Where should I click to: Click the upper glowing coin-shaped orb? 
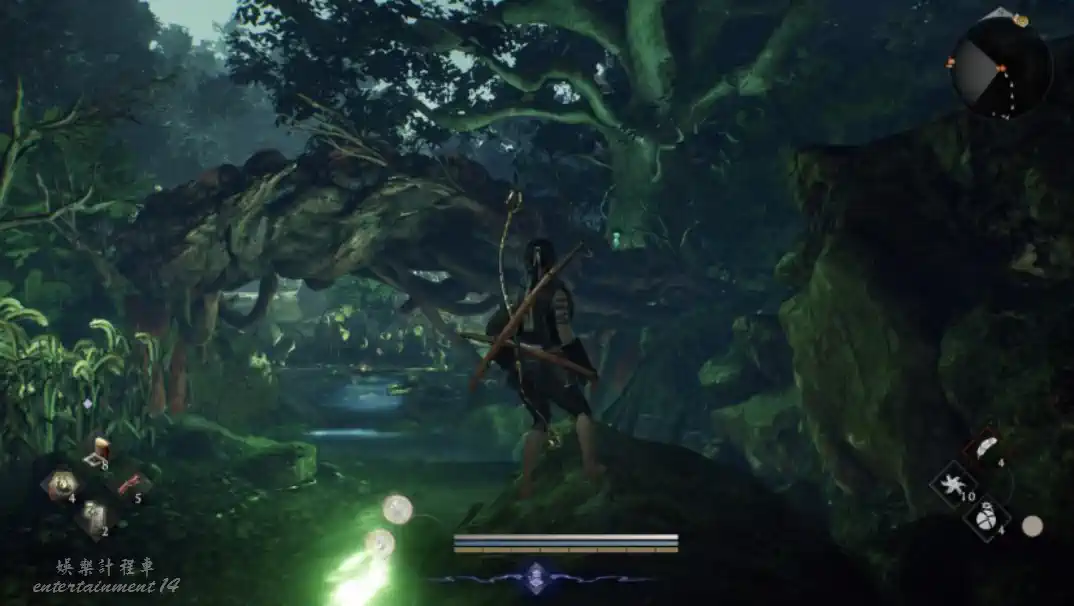(x=397, y=509)
